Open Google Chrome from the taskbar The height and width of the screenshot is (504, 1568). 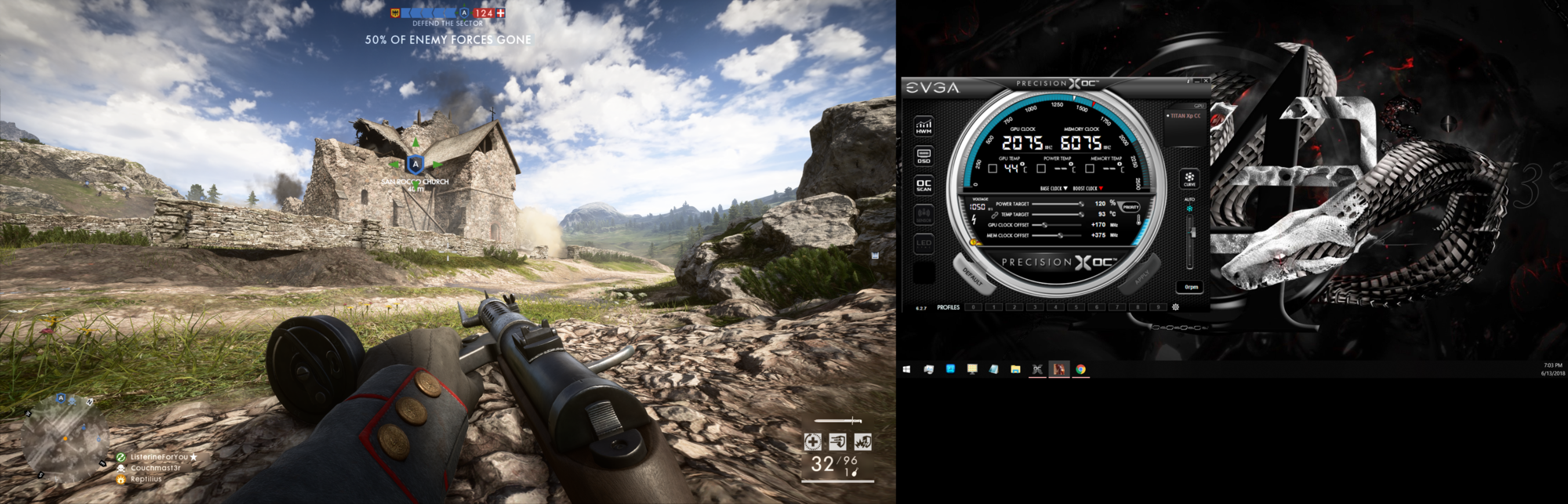pyautogui.click(x=1080, y=369)
